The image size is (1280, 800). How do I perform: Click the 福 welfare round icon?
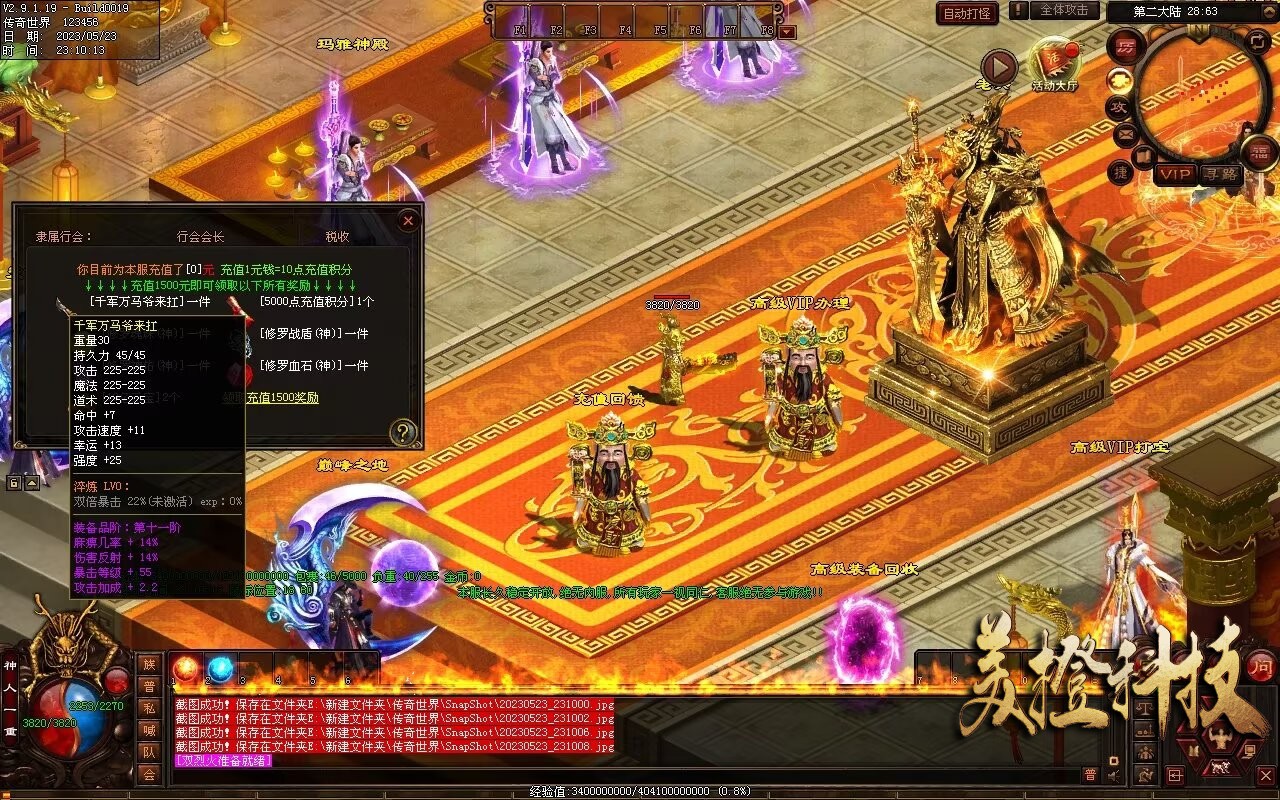[1259, 152]
